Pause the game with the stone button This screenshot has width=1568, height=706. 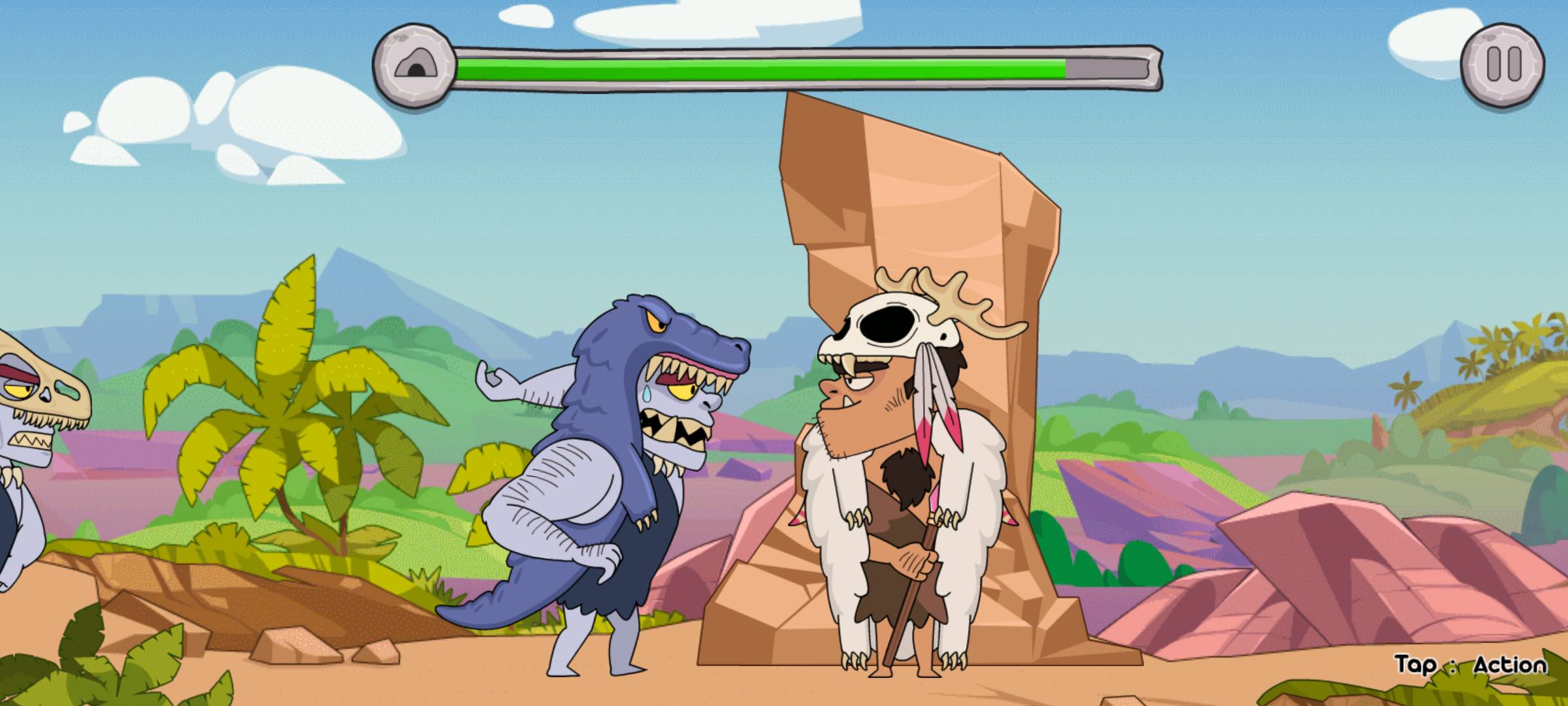[x=1503, y=64]
